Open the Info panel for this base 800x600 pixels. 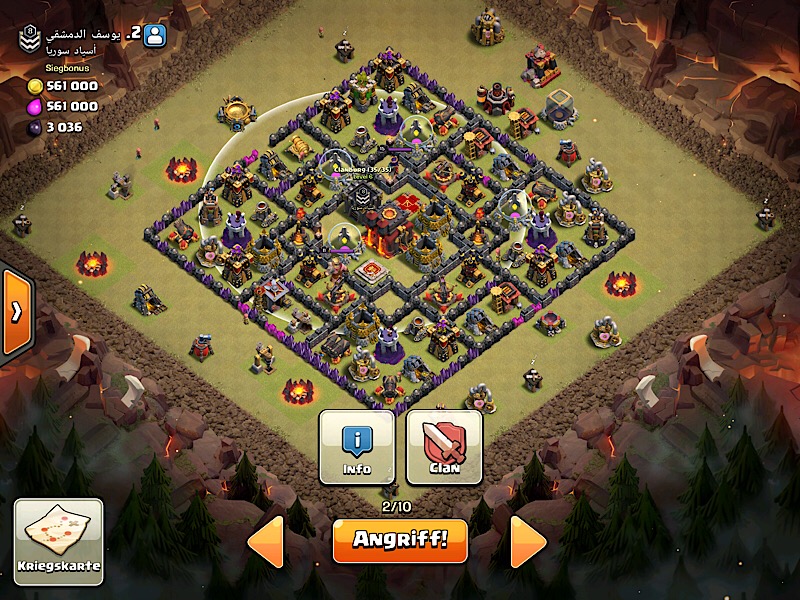(x=357, y=446)
